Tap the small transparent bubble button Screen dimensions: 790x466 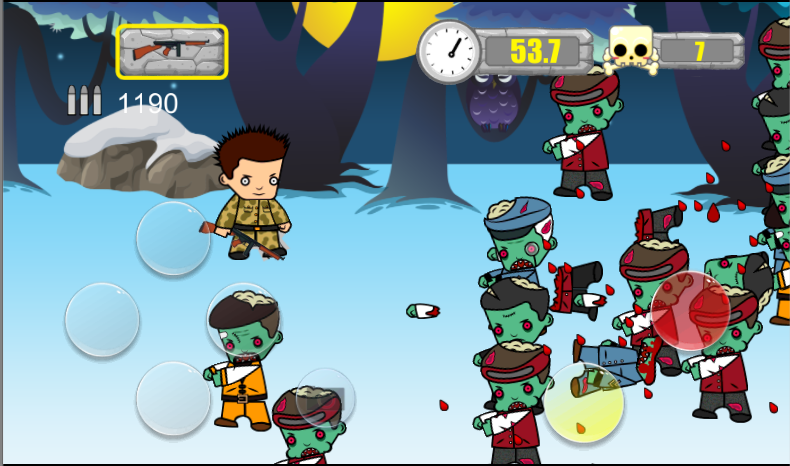(x=326, y=397)
